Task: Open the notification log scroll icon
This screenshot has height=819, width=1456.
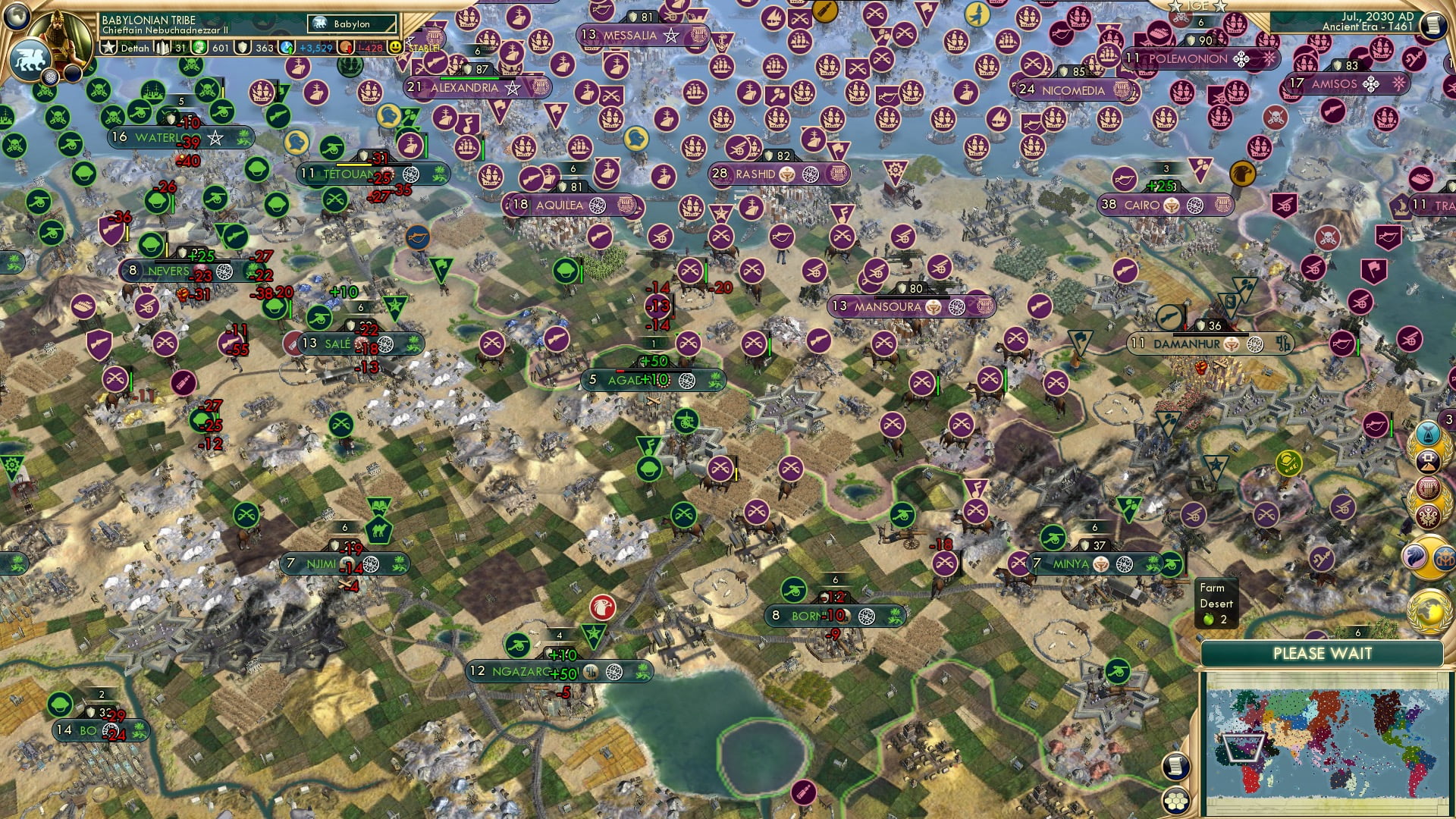Action: 1434,25
